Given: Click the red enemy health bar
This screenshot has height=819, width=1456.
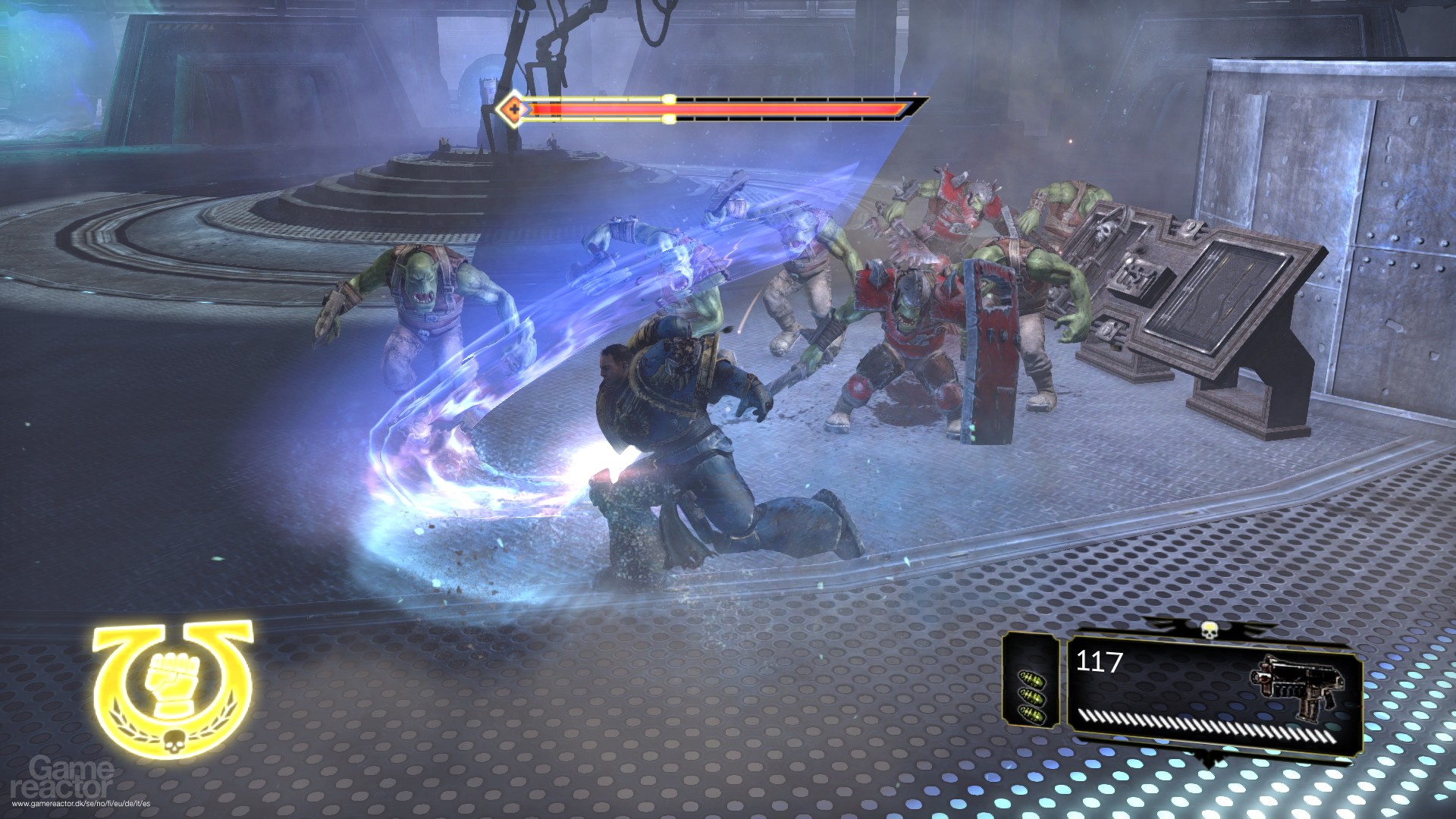Looking at the screenshot, I should point(720,110).
